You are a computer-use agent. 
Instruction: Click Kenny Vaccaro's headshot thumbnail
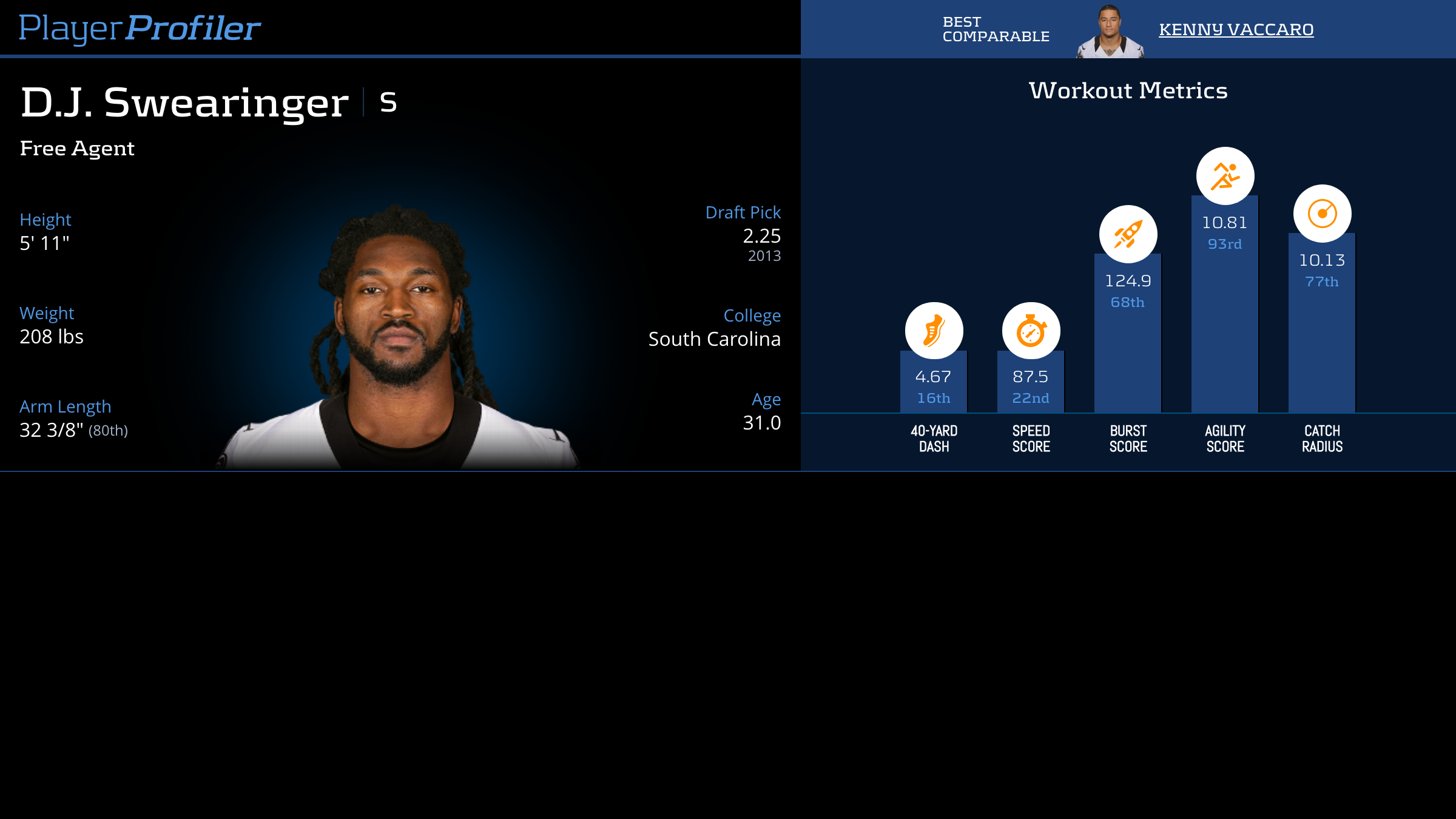(x=1110, y=33)
